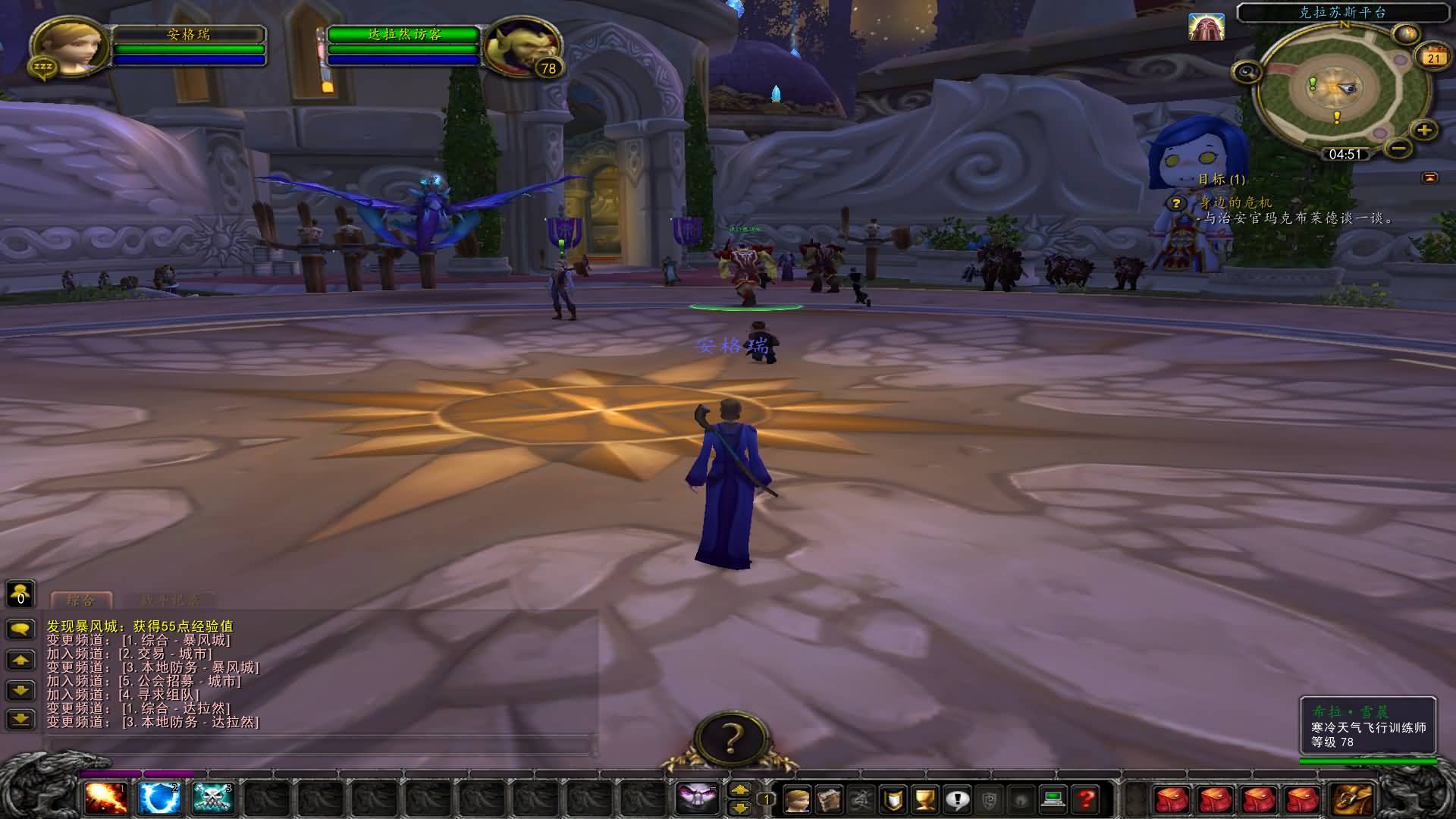Viewport: 1456px width, 819px height.
Task: Zoom out on the minimap
Action: pyautogui.click(x=1400, y=147)
